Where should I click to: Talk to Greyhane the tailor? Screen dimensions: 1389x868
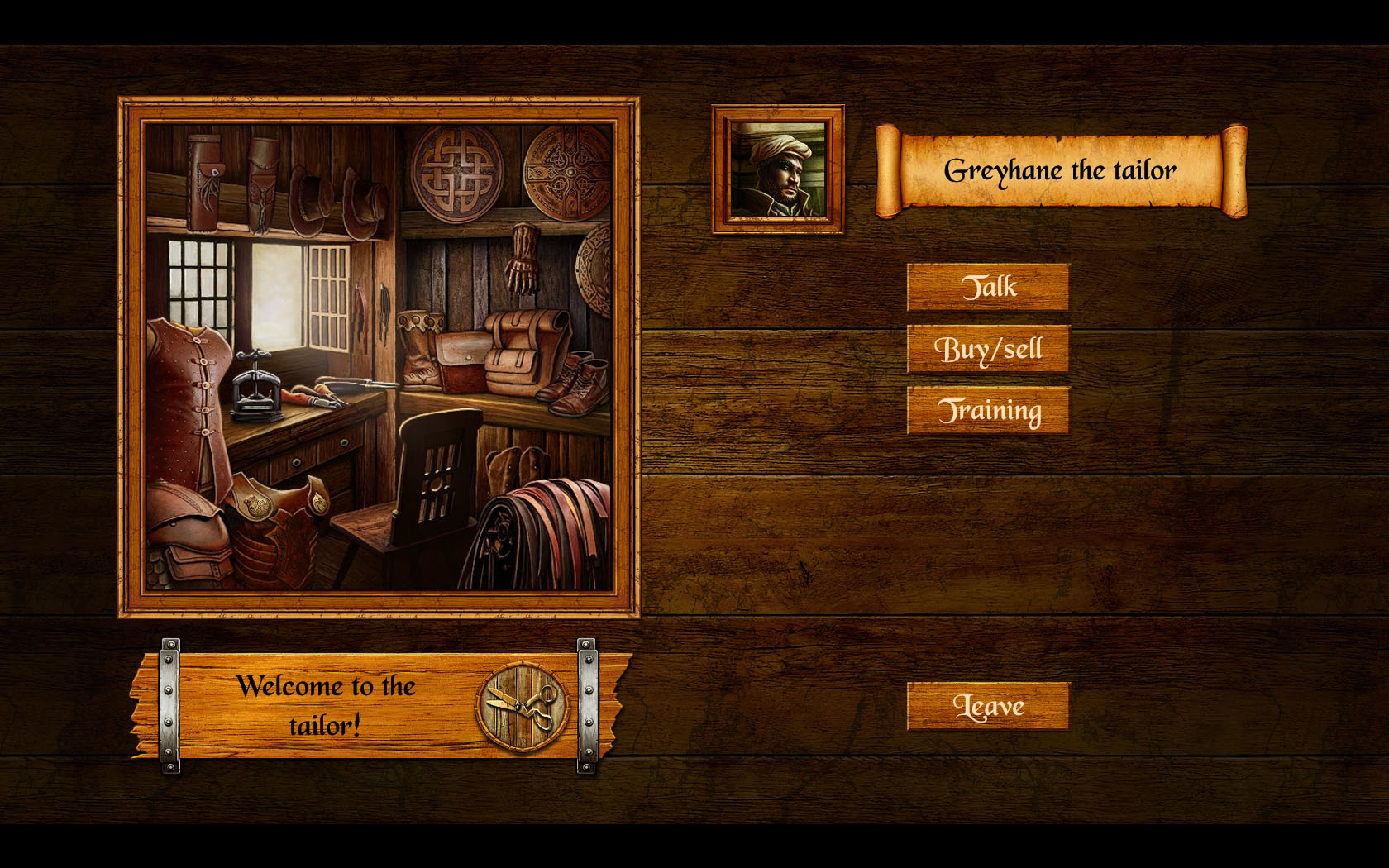[988, 288]
